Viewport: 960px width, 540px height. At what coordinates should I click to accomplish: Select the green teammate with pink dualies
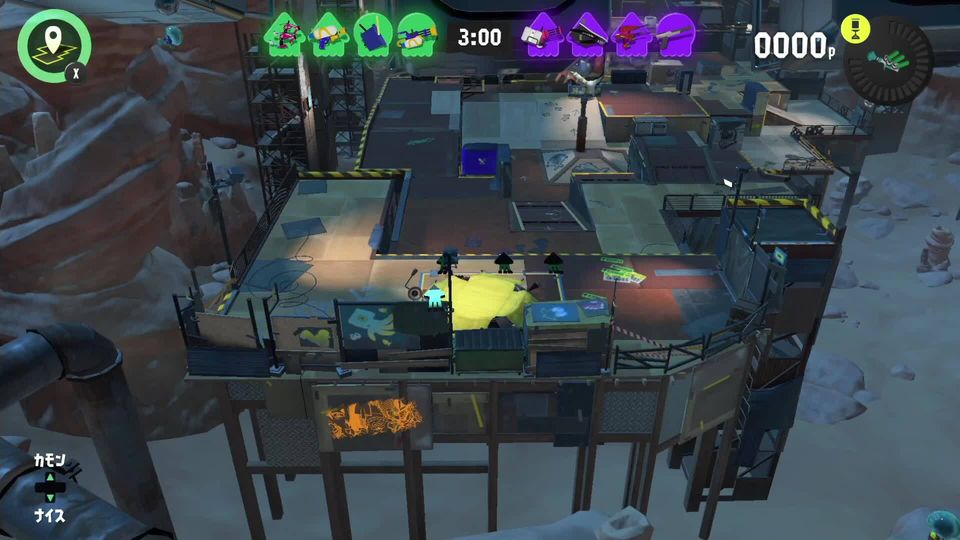[283, 35]
